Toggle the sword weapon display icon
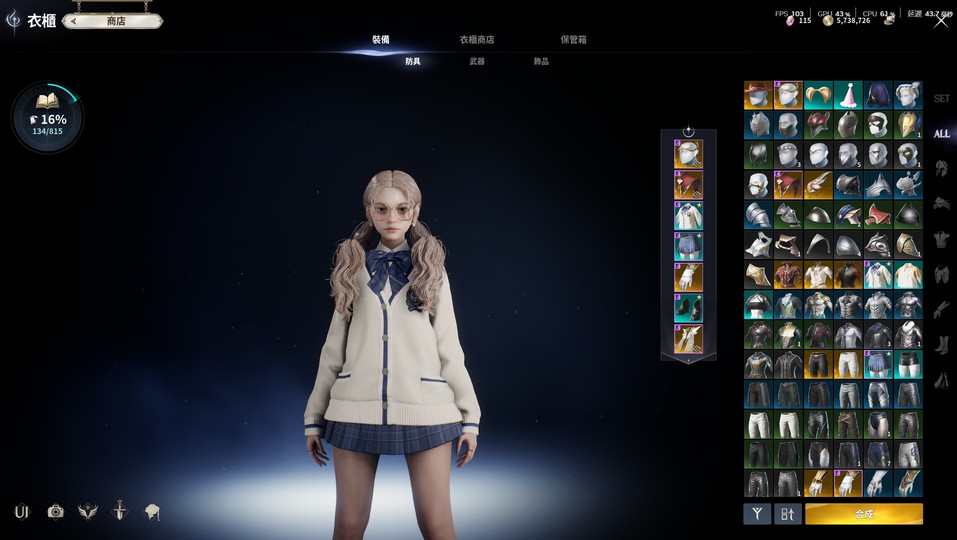Viewport: 957px width, 540px height. [119, 512]
